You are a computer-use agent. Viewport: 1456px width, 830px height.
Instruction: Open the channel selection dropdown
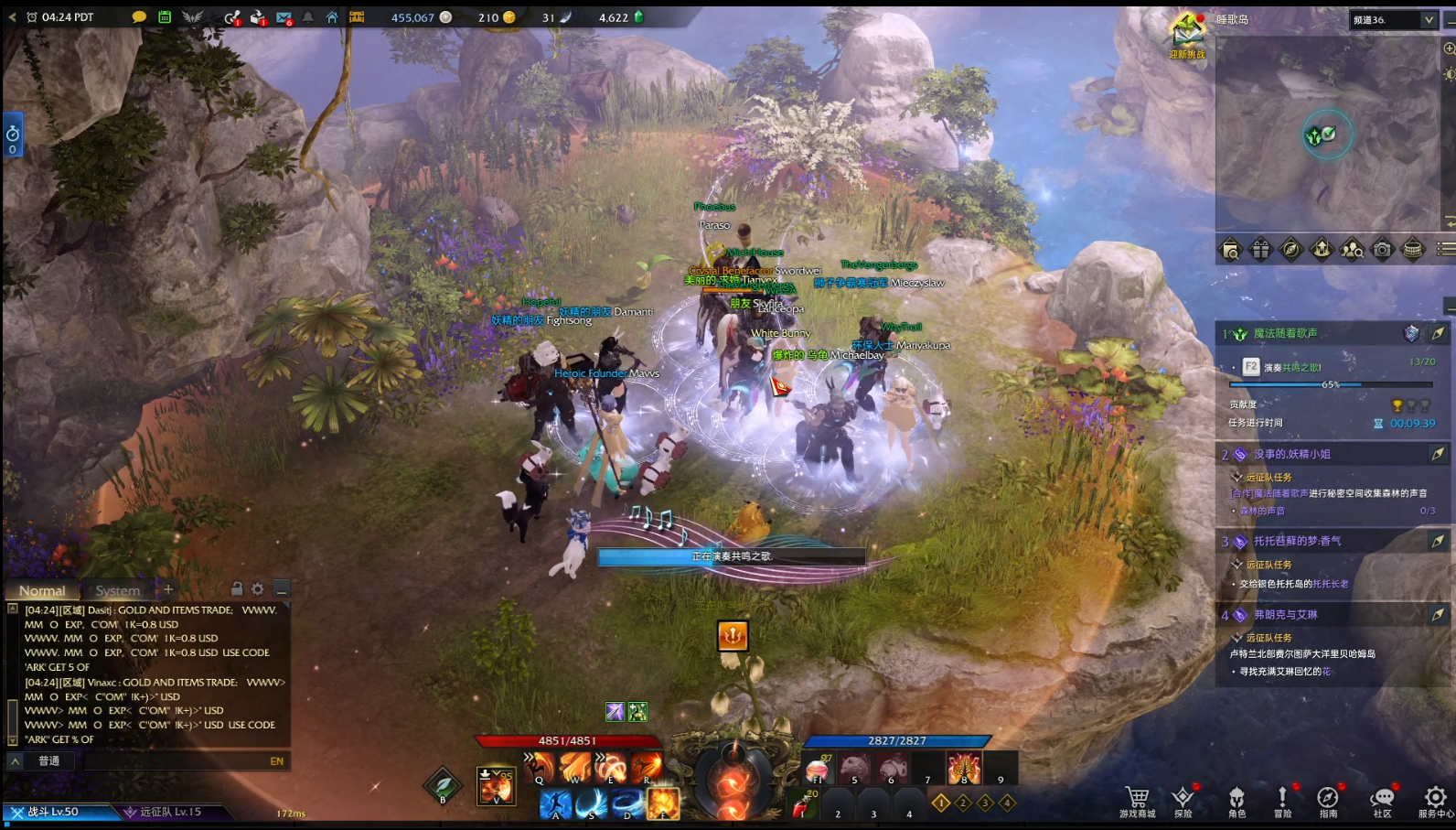click(1392, 19)
